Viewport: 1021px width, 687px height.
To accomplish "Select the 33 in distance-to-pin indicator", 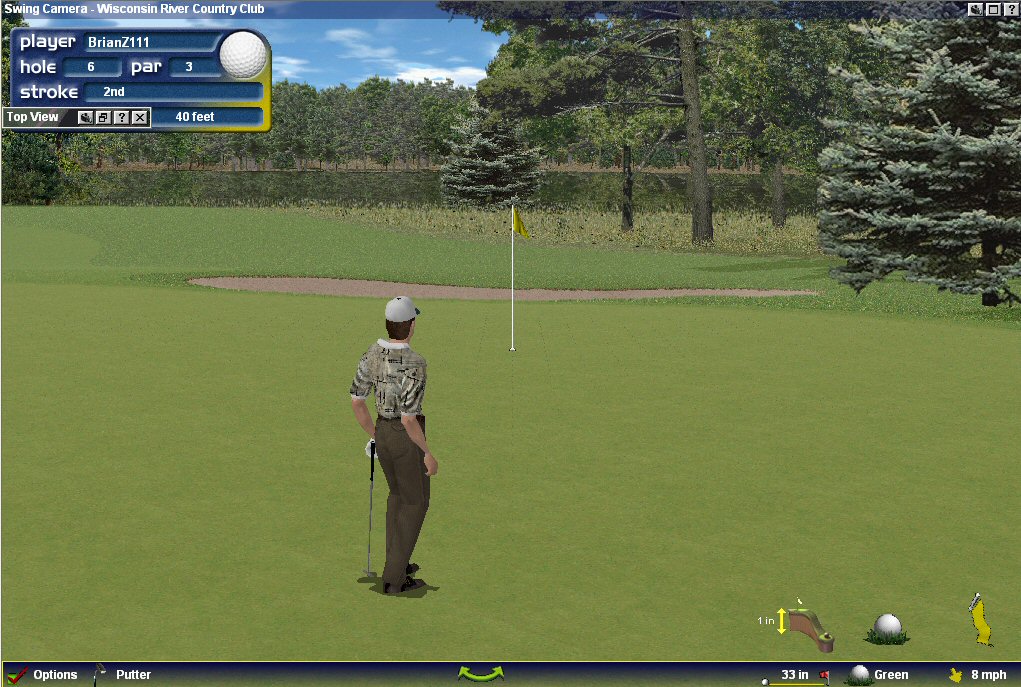I will point(797,675).
